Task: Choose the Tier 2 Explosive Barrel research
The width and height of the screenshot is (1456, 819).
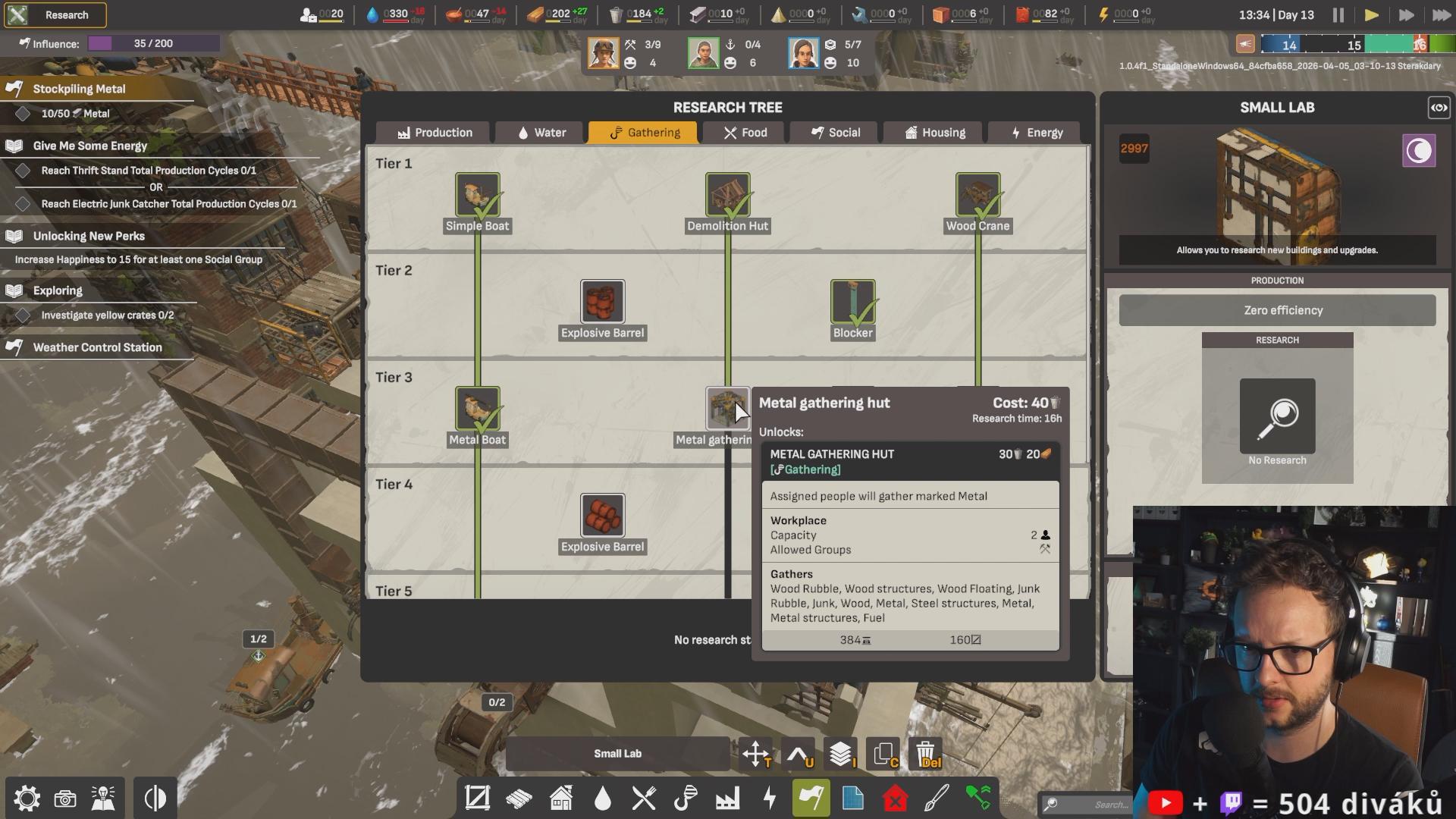Action: click(602, 301)
